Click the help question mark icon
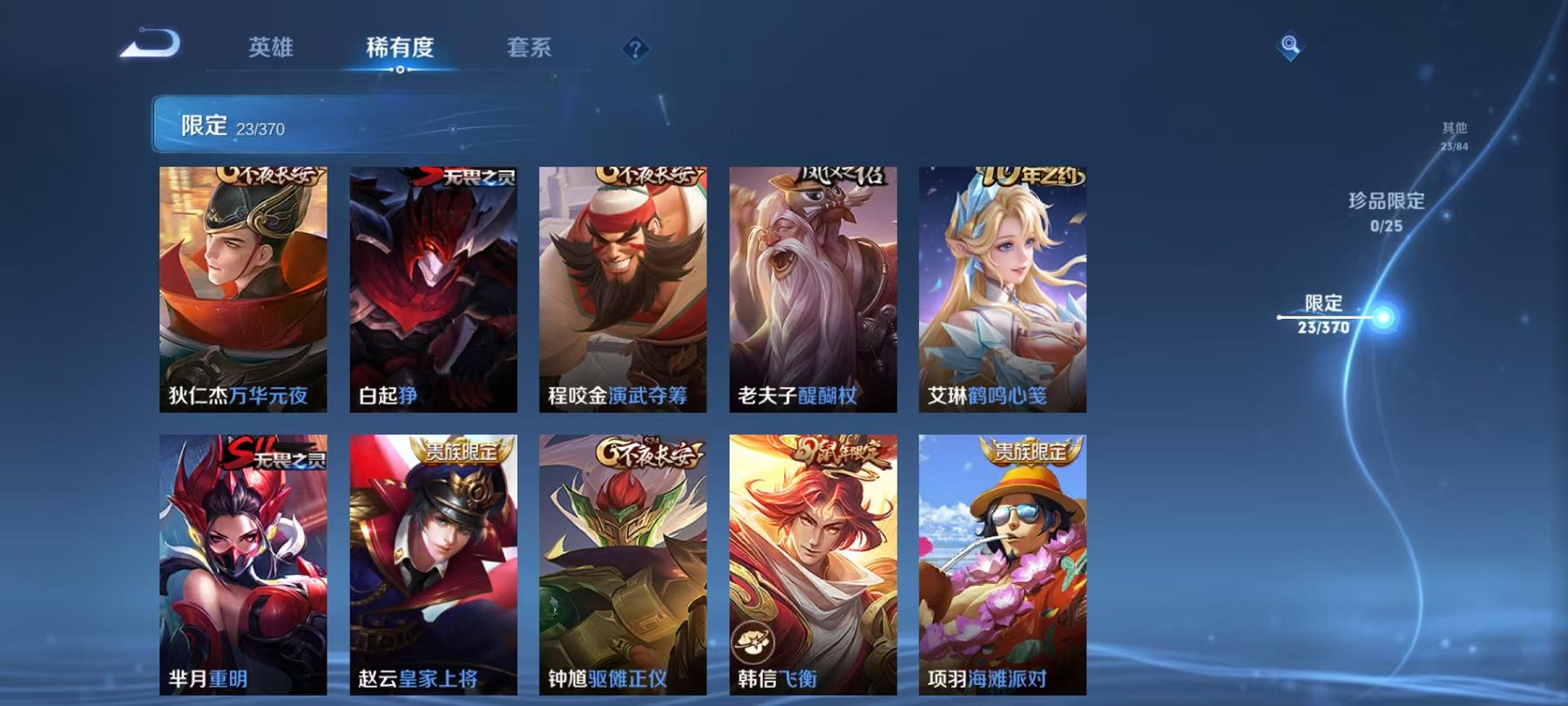Screen dimensions: 1568x706 click(x=635, y=50)
